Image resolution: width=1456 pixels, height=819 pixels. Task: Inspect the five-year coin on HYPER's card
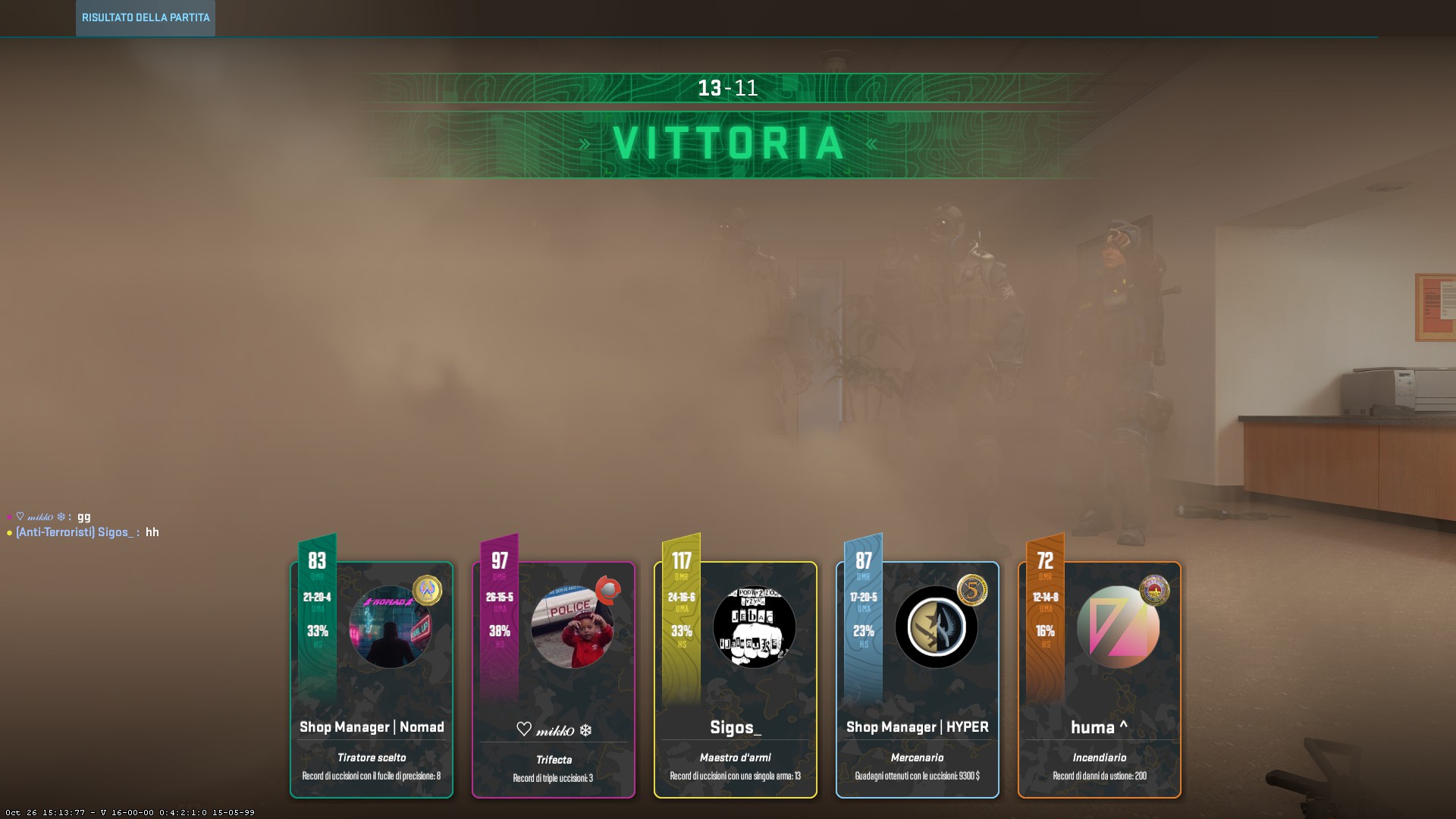click(x=972, y=590)
